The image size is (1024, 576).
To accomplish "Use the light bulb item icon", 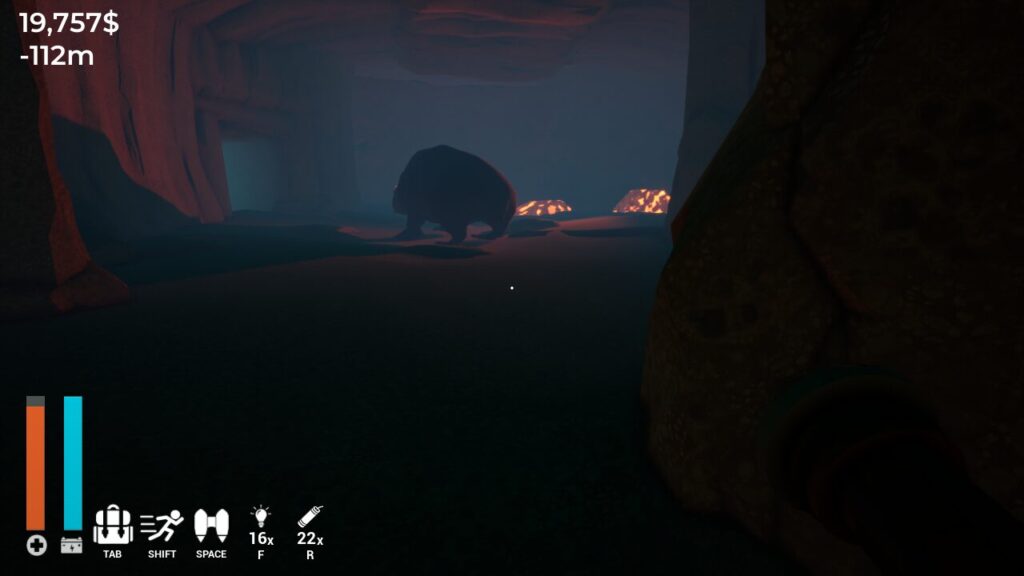I will [260, 518].
